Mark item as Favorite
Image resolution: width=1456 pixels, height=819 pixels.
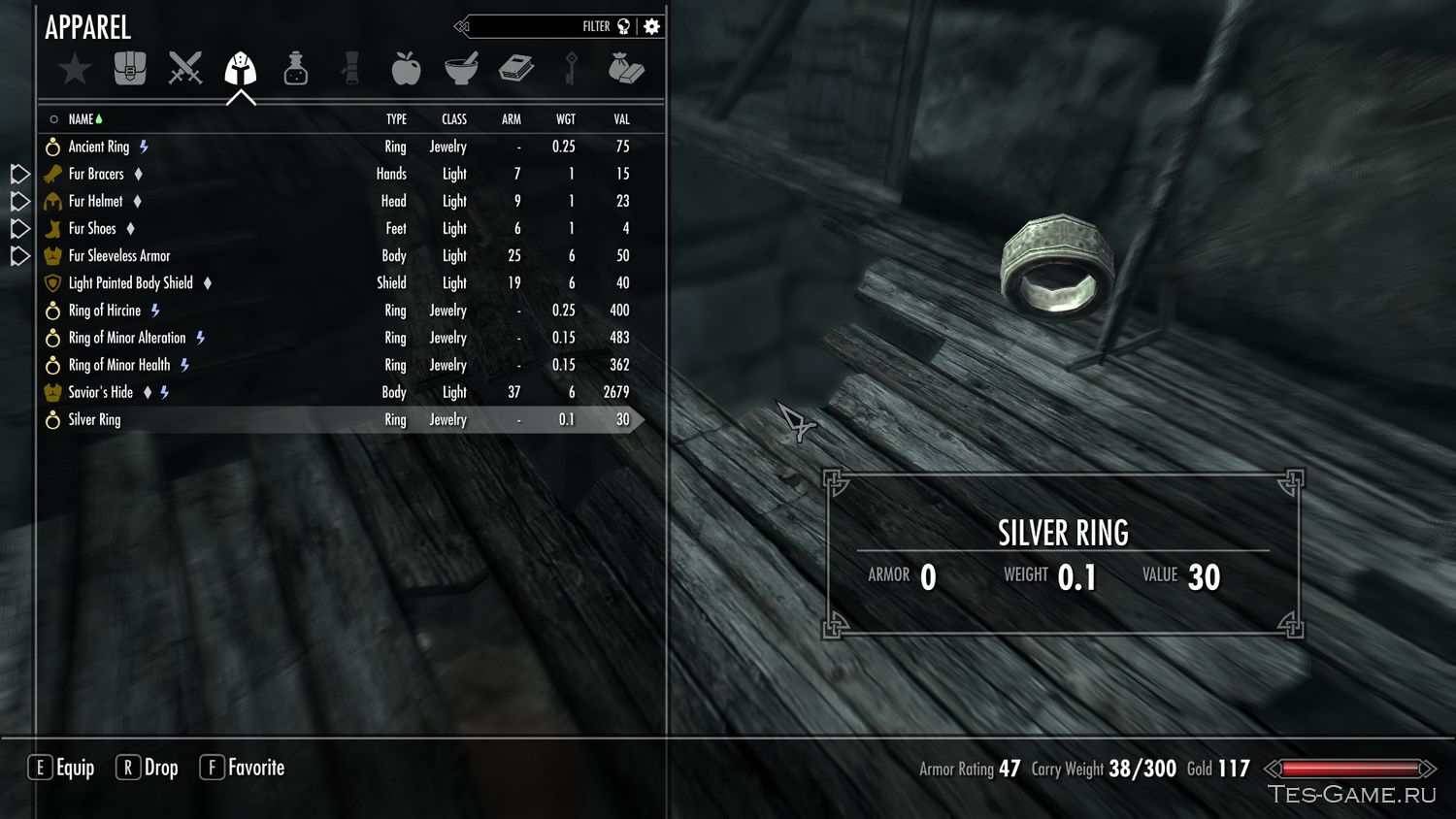(x=243, y=768)
